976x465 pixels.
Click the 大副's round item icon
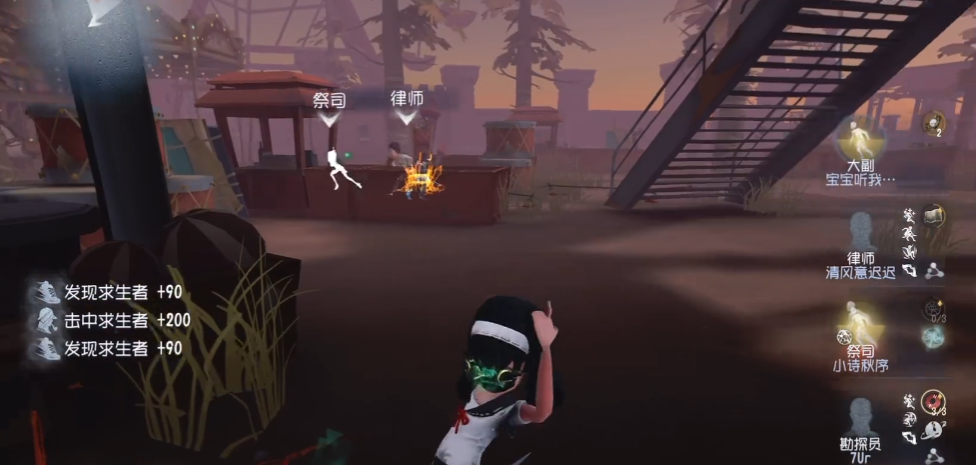click(x=934, y=121)
